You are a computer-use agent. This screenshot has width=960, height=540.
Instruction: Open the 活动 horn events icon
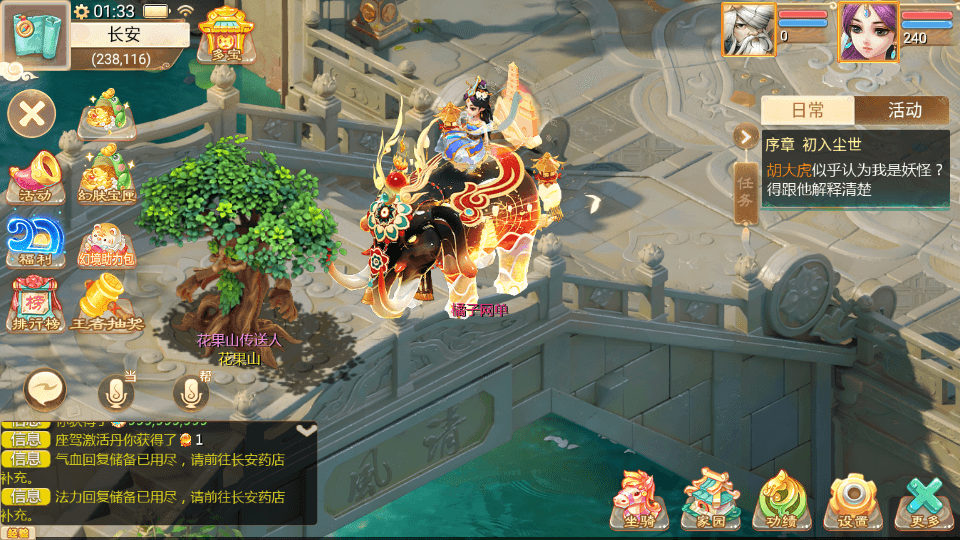click(35, 175)
